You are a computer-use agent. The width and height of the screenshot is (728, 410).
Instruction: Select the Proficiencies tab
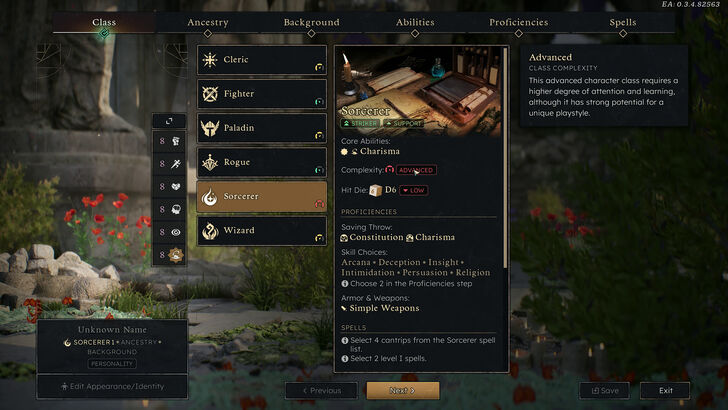pos(518,22)
